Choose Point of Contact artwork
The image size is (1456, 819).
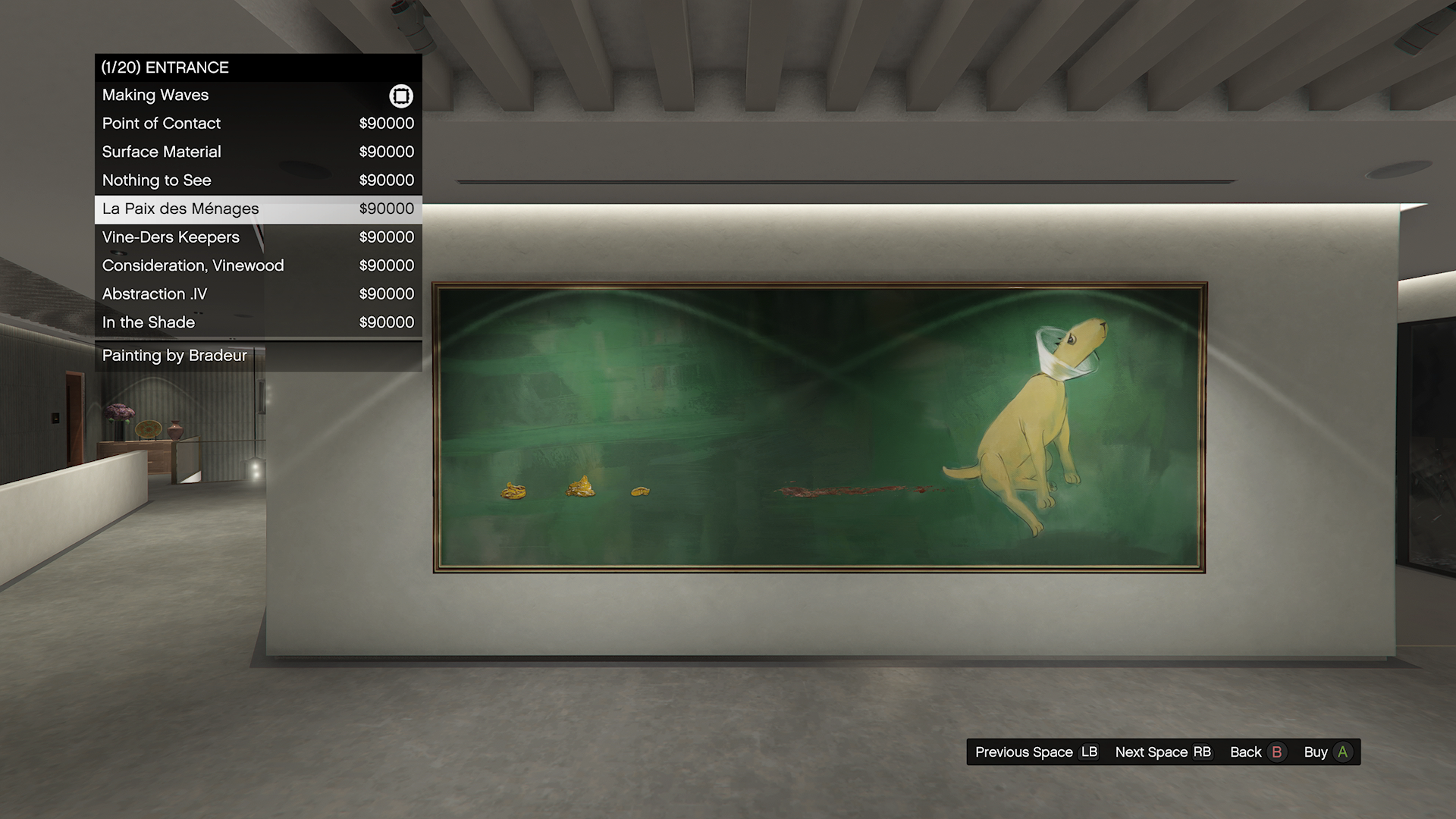click(x=258, y=124)
